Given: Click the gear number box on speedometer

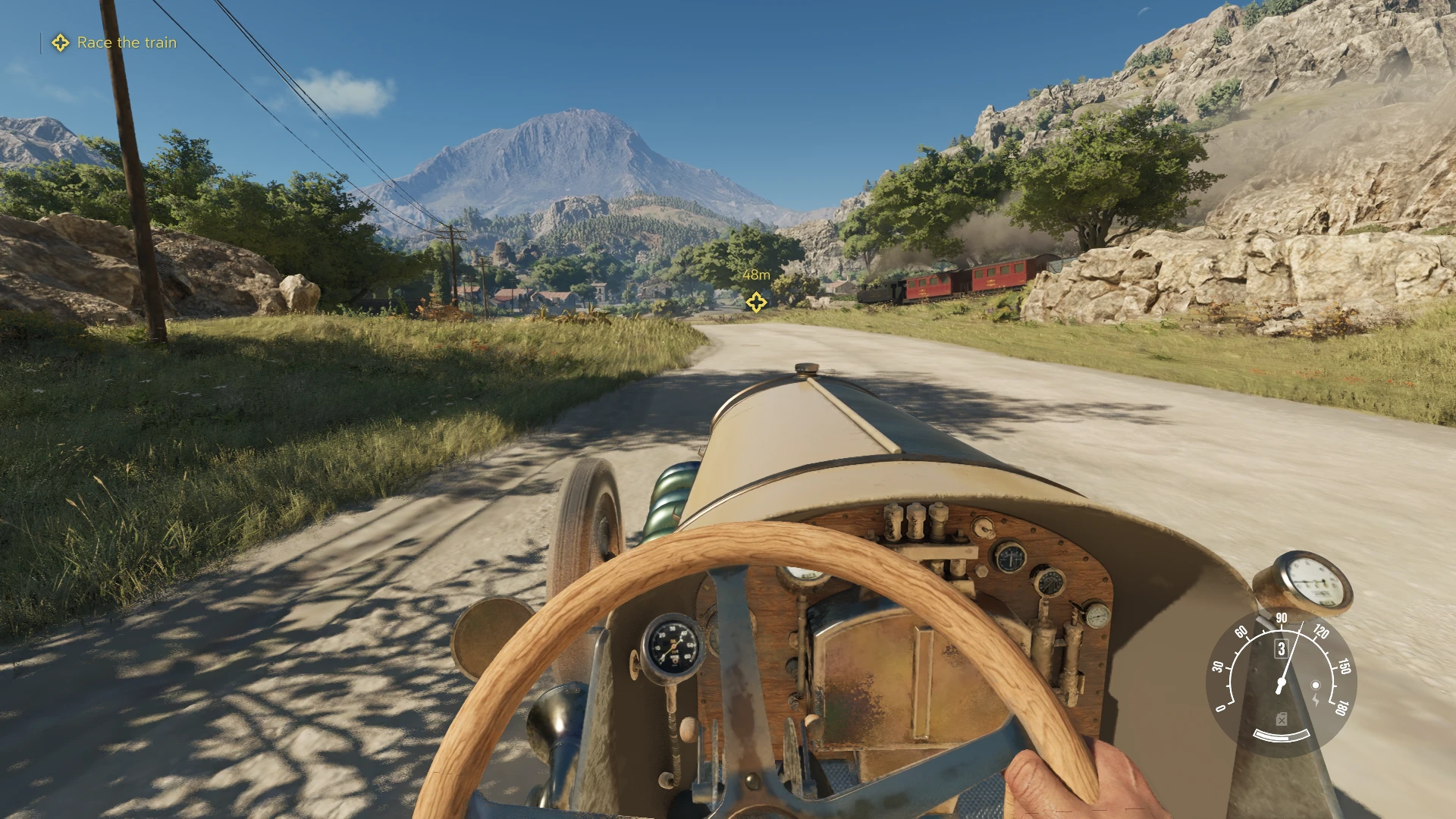Looking at the screenshot, I should [x=1281, y=648].
